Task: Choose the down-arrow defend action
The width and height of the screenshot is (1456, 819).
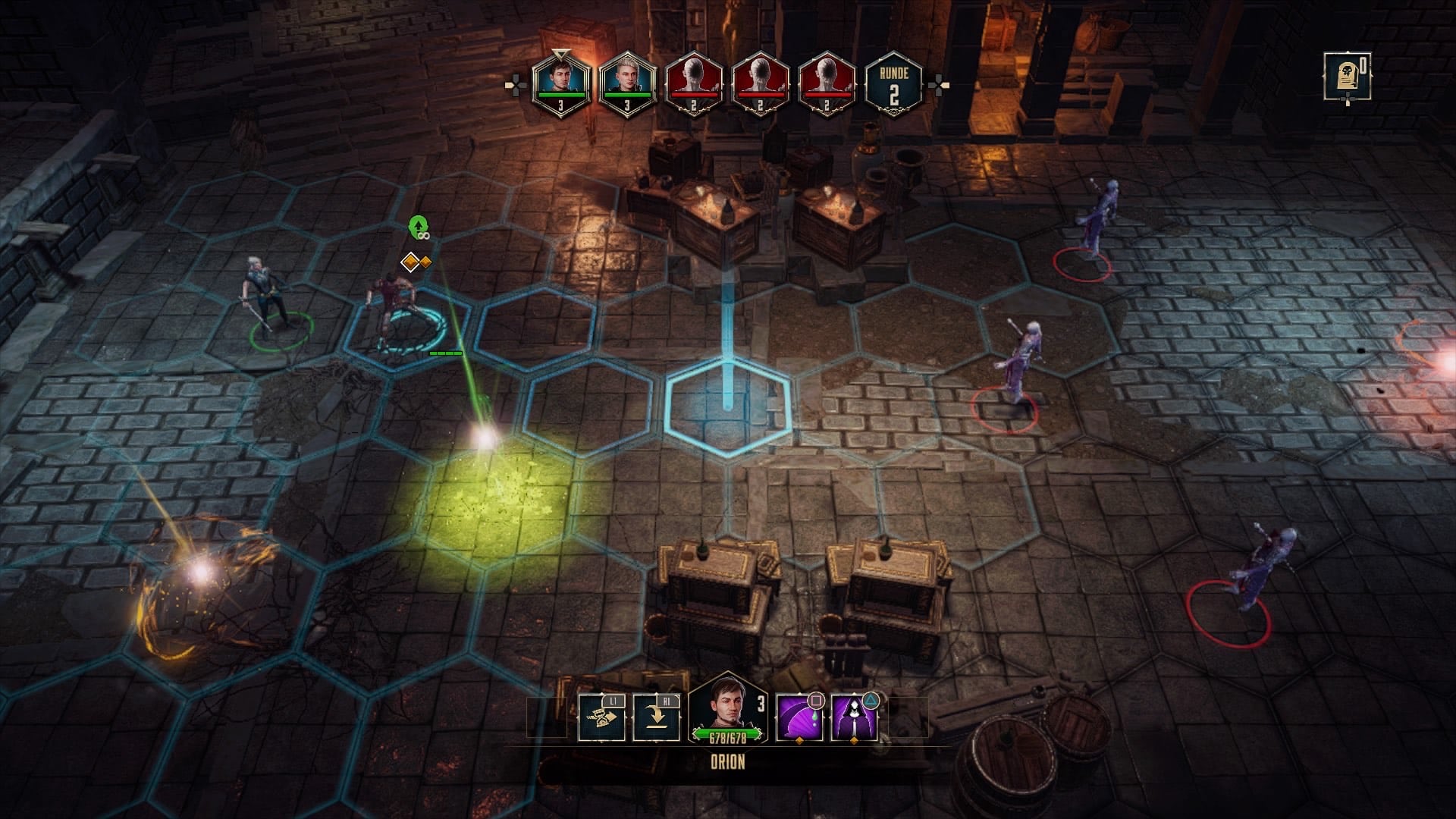Action: pos(656,717)
